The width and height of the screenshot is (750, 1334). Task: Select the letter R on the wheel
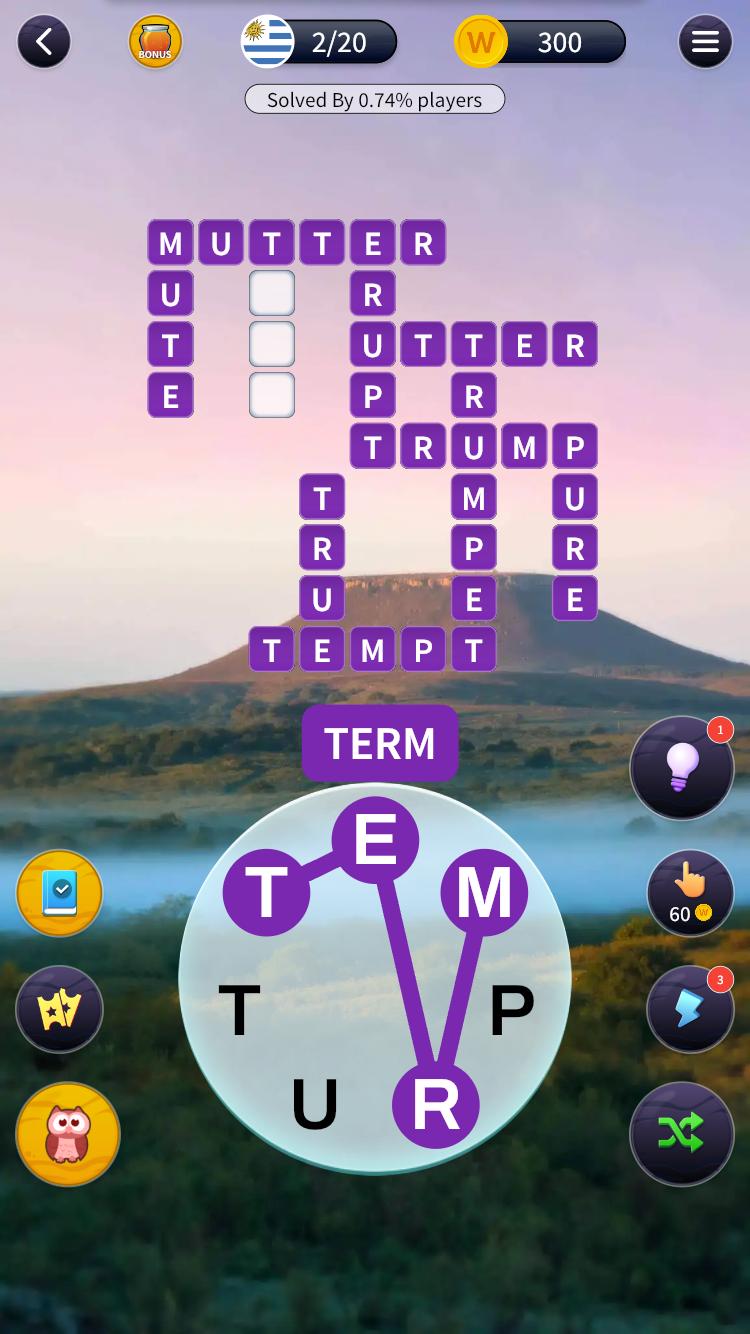435,1105
